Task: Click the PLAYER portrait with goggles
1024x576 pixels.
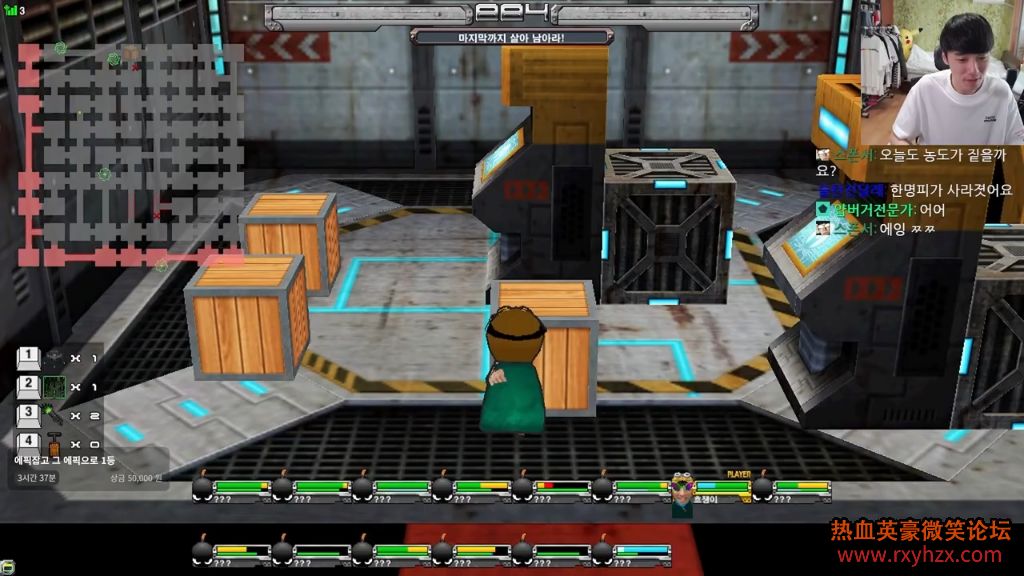Action: (x=682, y=491)
